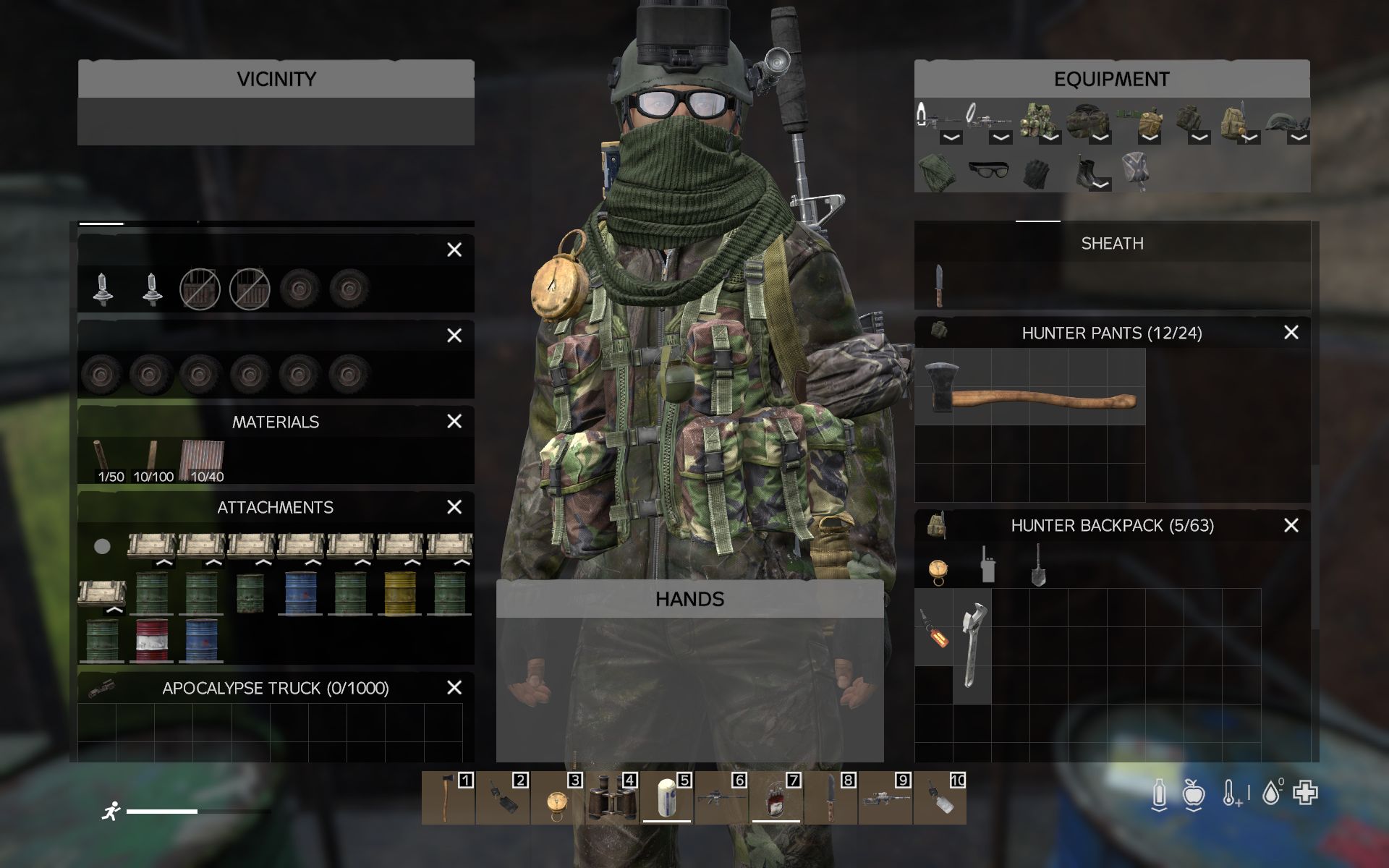
Task: Close the Hunter Pants container
Action: [1291, 333]
